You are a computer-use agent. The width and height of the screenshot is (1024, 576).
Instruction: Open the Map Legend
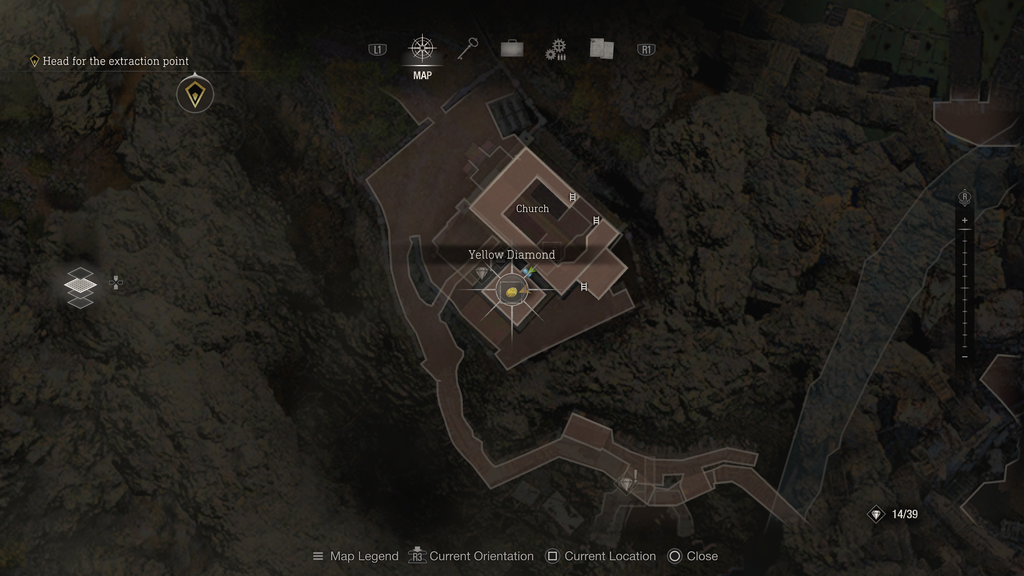point(355,556)
